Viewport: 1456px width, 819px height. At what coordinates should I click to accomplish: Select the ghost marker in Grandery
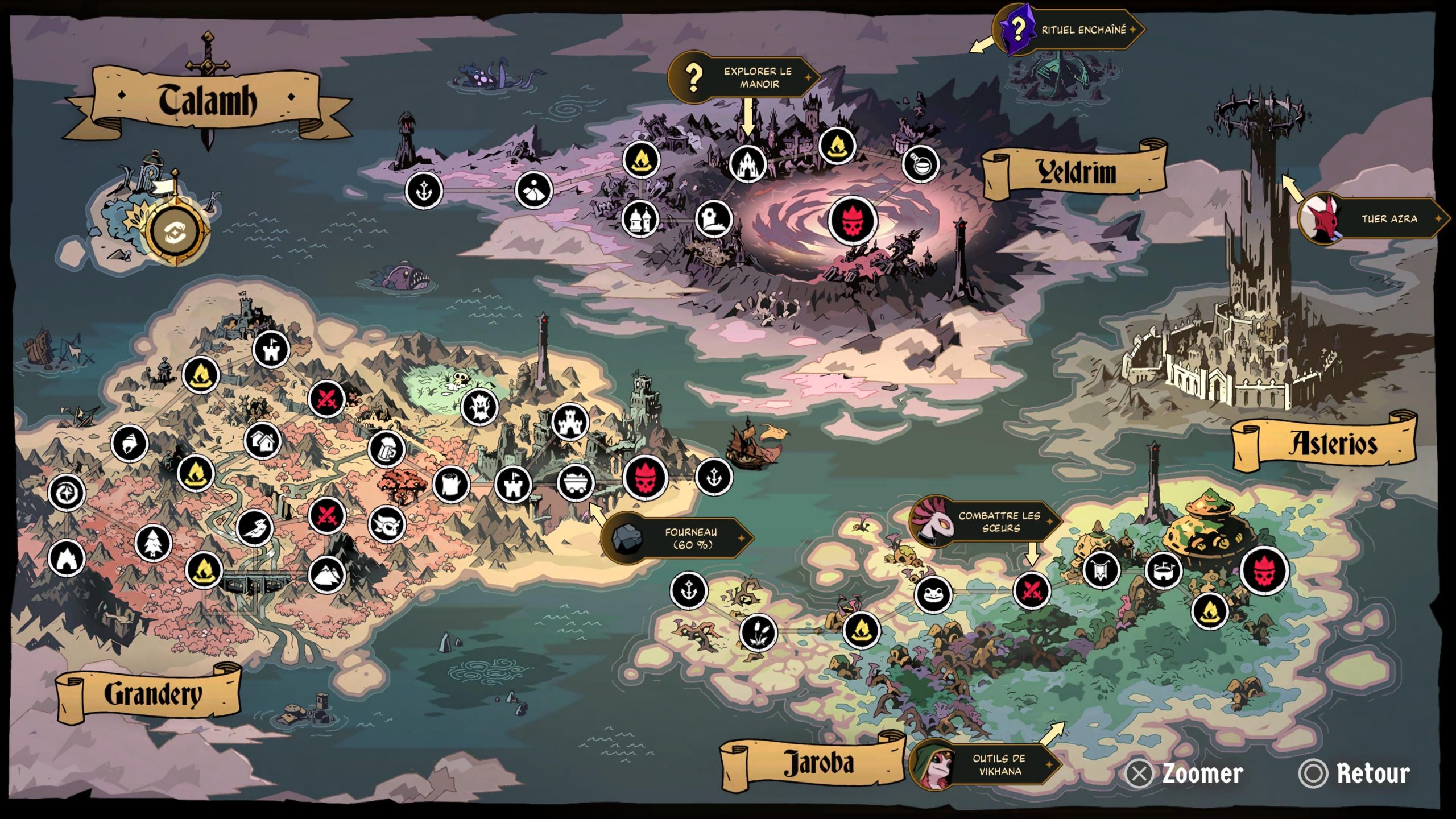479,407
